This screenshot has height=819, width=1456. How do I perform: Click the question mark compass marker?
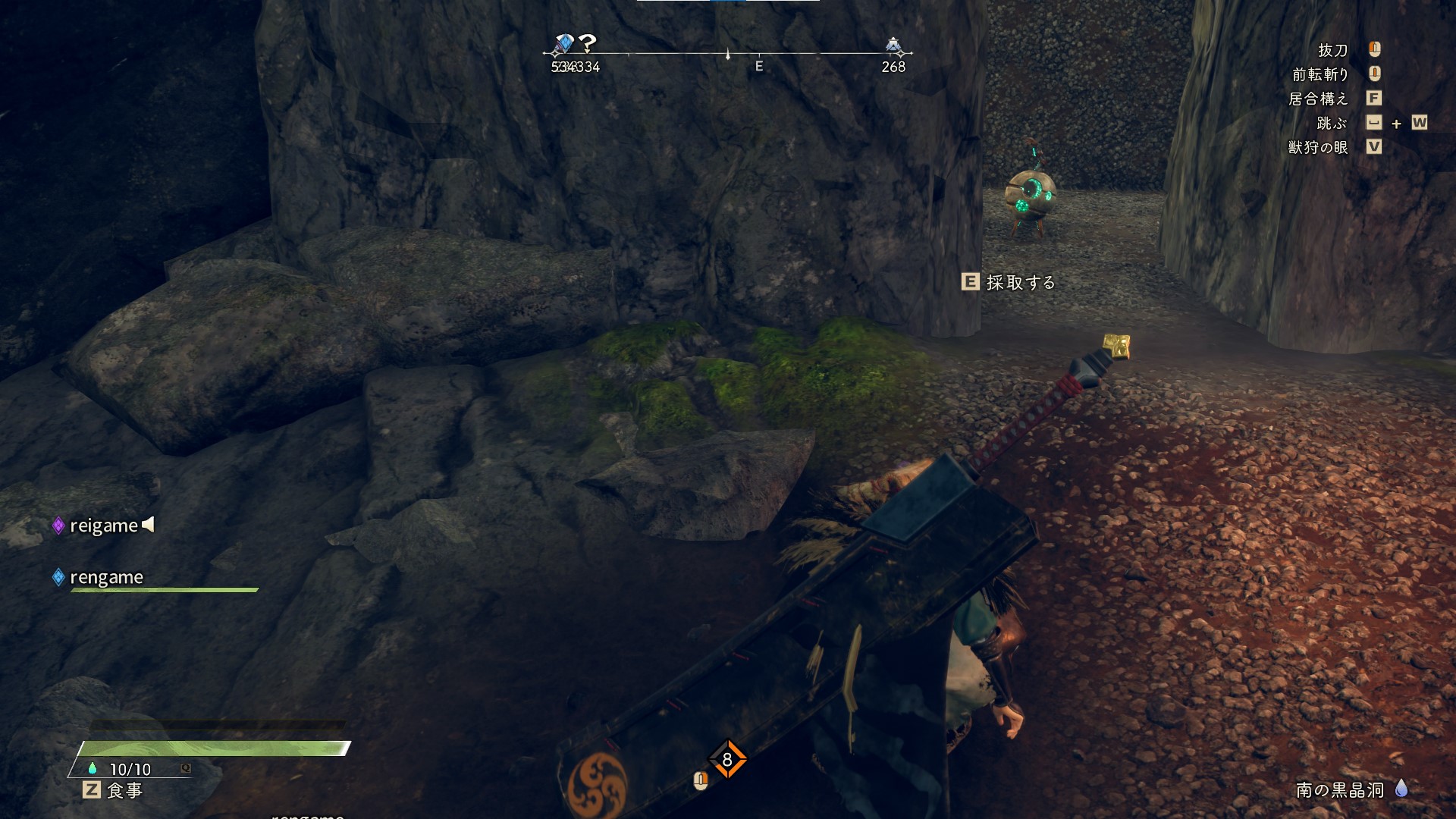point(587,43)
